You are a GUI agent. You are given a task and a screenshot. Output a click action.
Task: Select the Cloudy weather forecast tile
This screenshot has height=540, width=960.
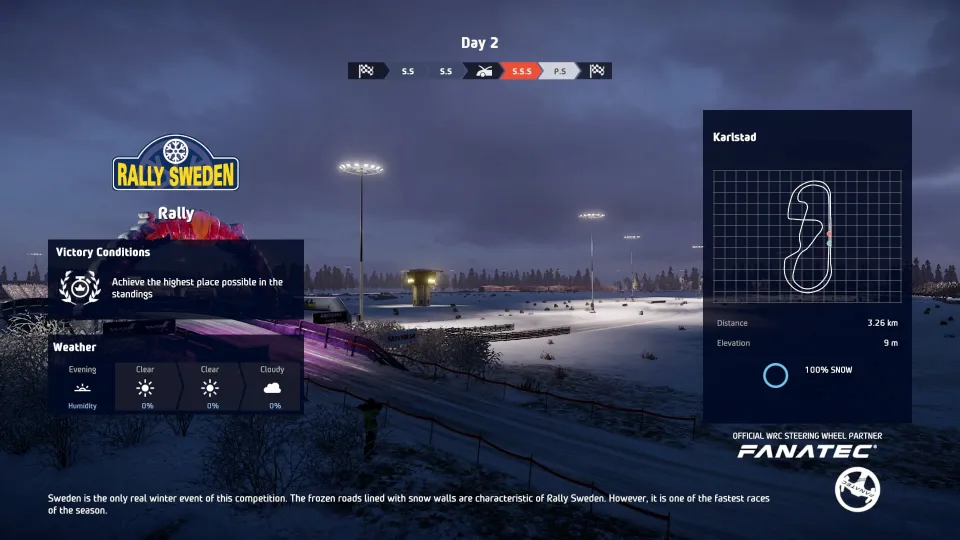[x=272, y=387]
